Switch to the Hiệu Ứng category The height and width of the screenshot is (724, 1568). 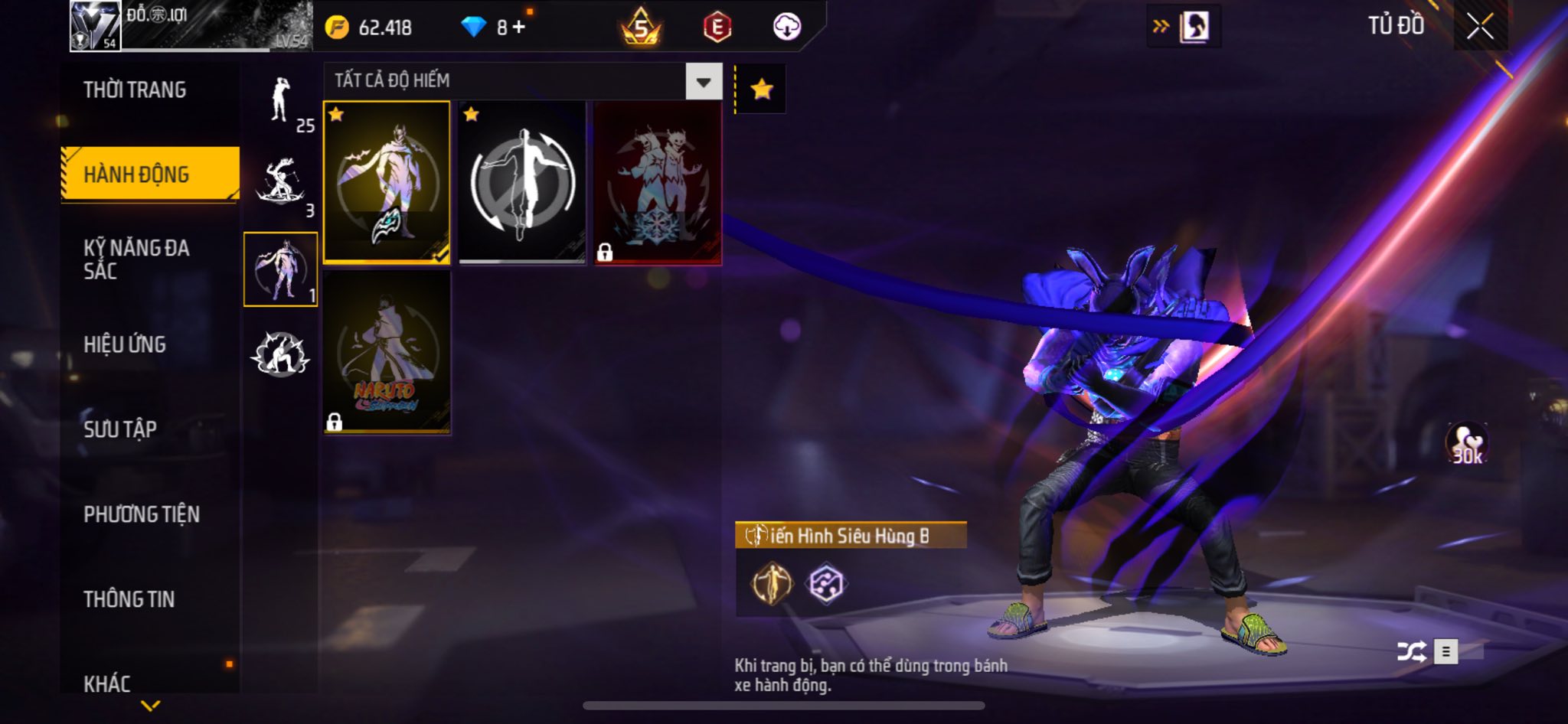(125, 344)
